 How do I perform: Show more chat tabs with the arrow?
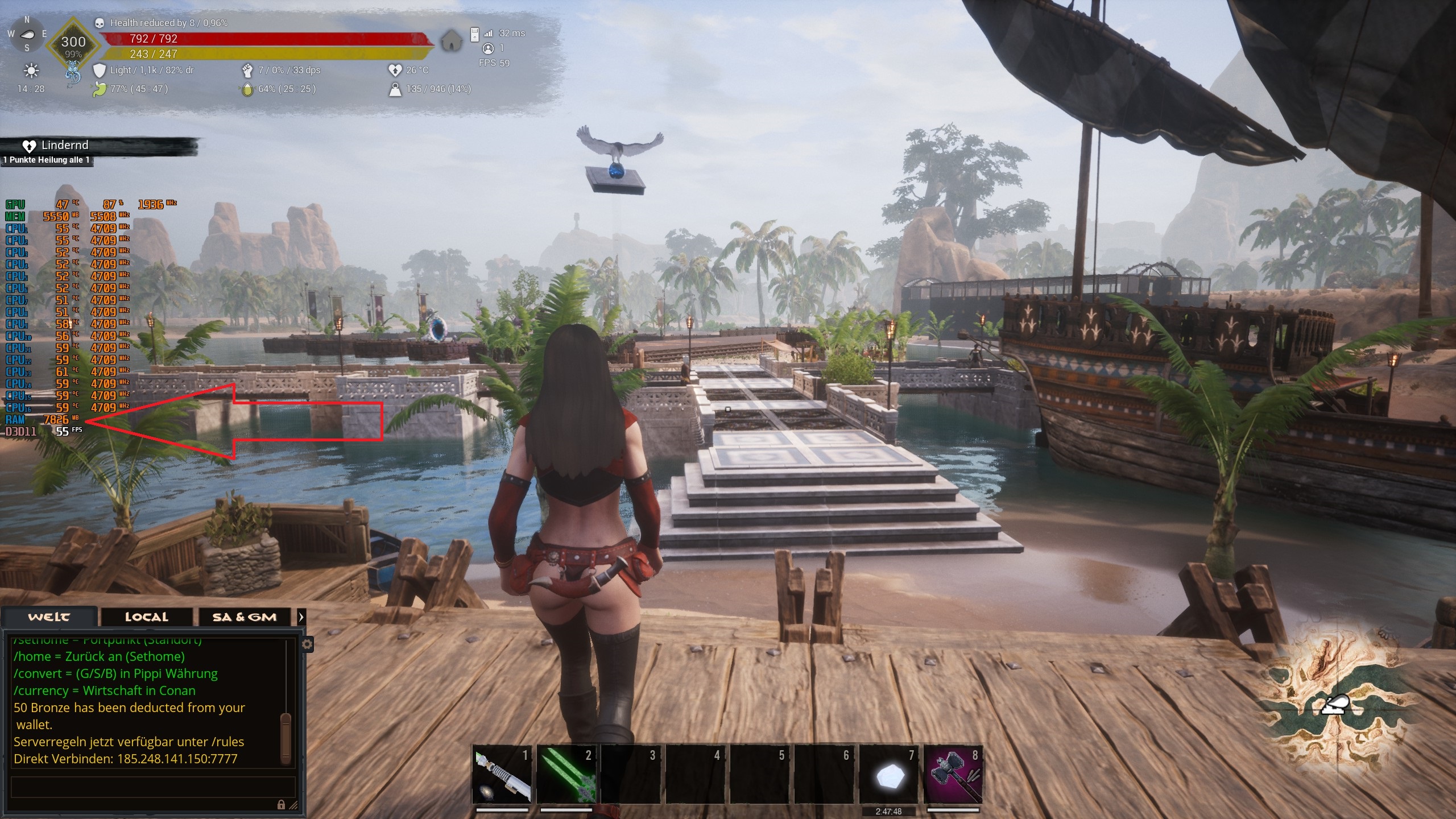[301, 617]
